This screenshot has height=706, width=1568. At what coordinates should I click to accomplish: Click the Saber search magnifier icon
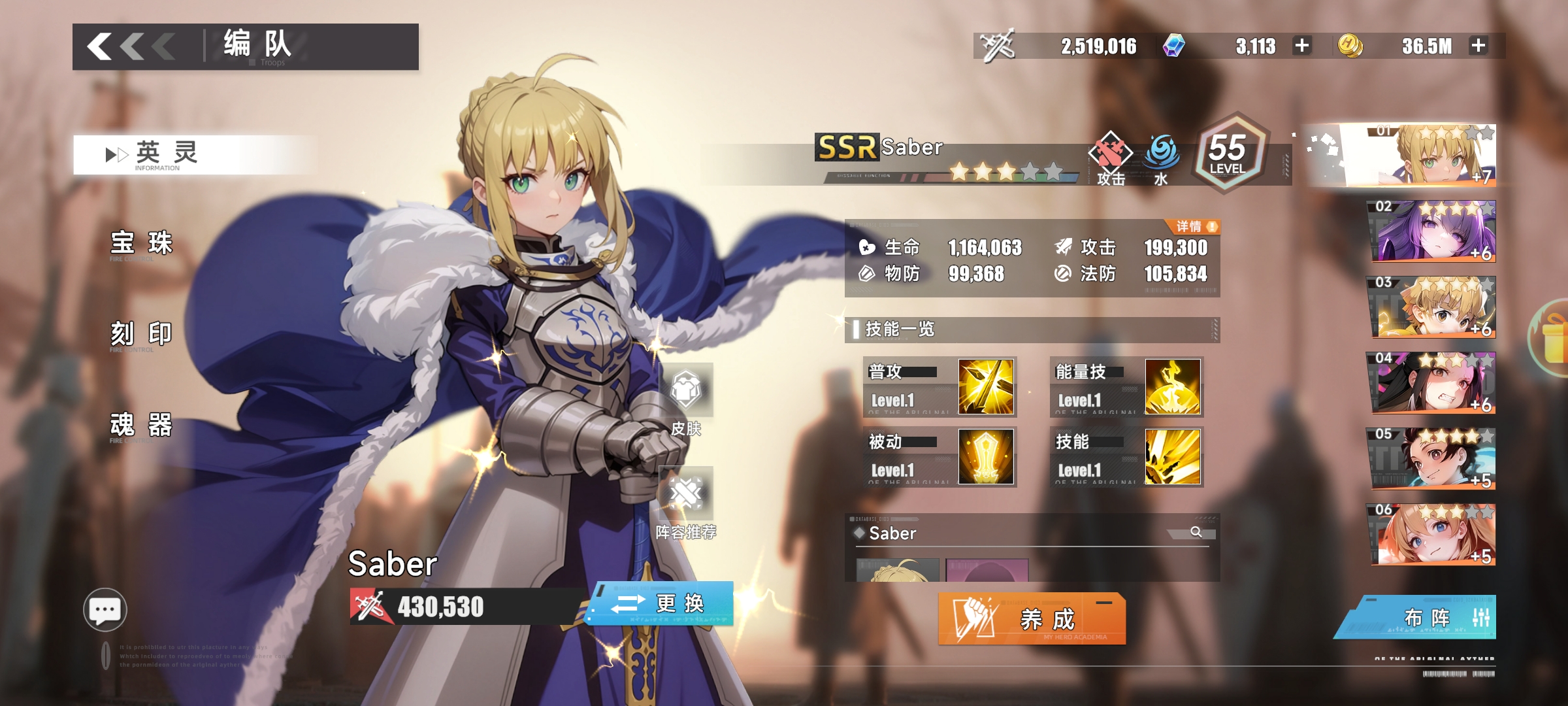point(1196,532)
